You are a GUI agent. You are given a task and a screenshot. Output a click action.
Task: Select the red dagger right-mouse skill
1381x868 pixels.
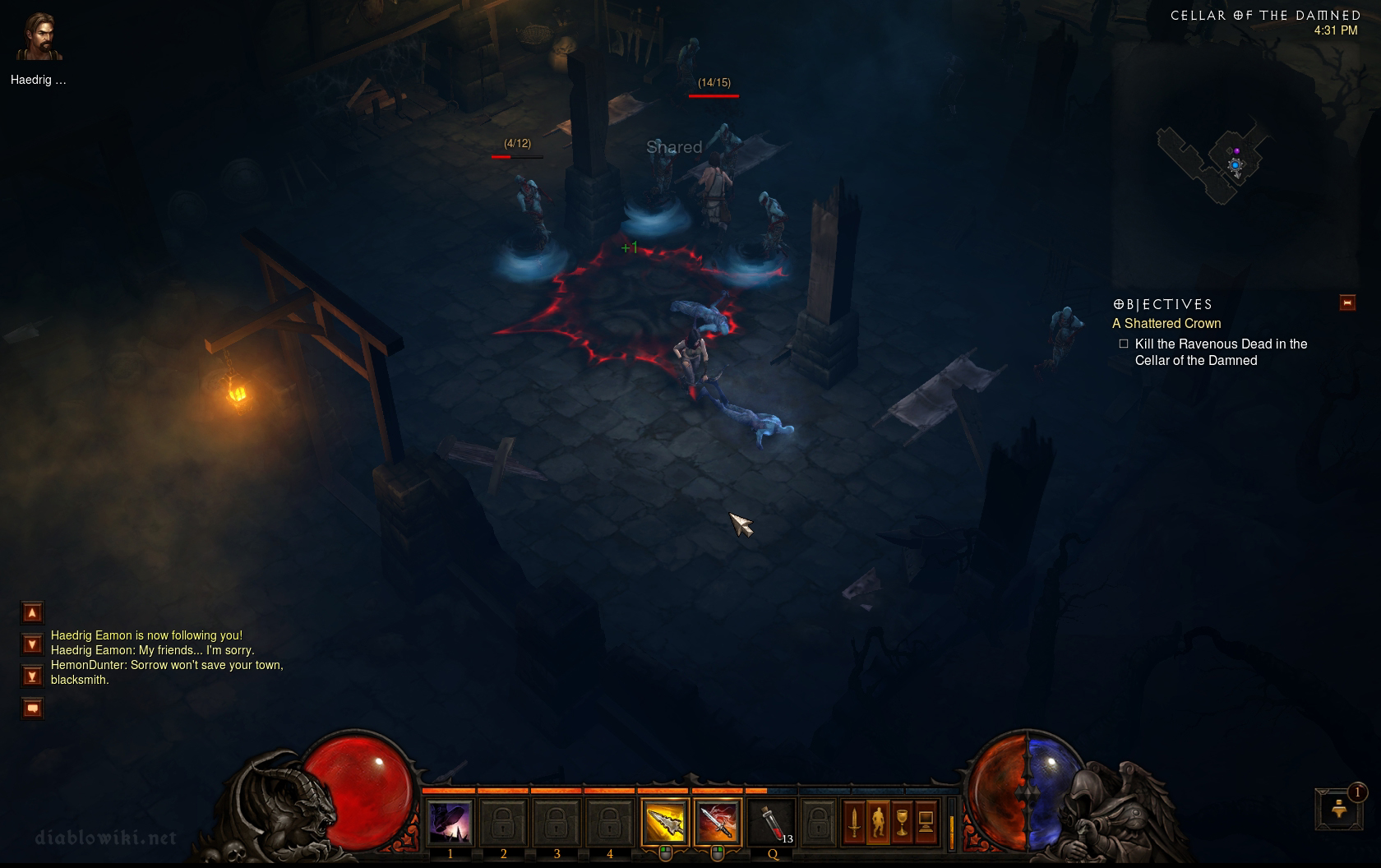click(x=717, y=822)
